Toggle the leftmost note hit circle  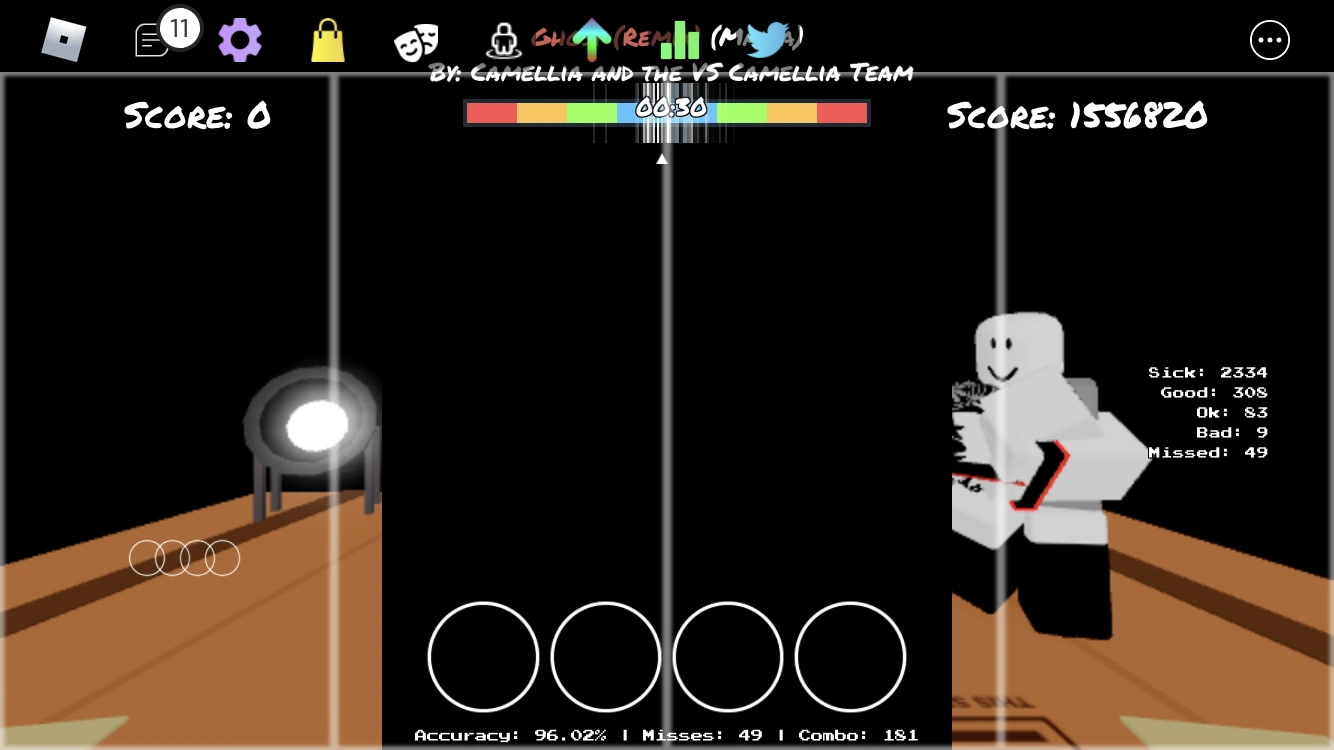click(483, 656)
